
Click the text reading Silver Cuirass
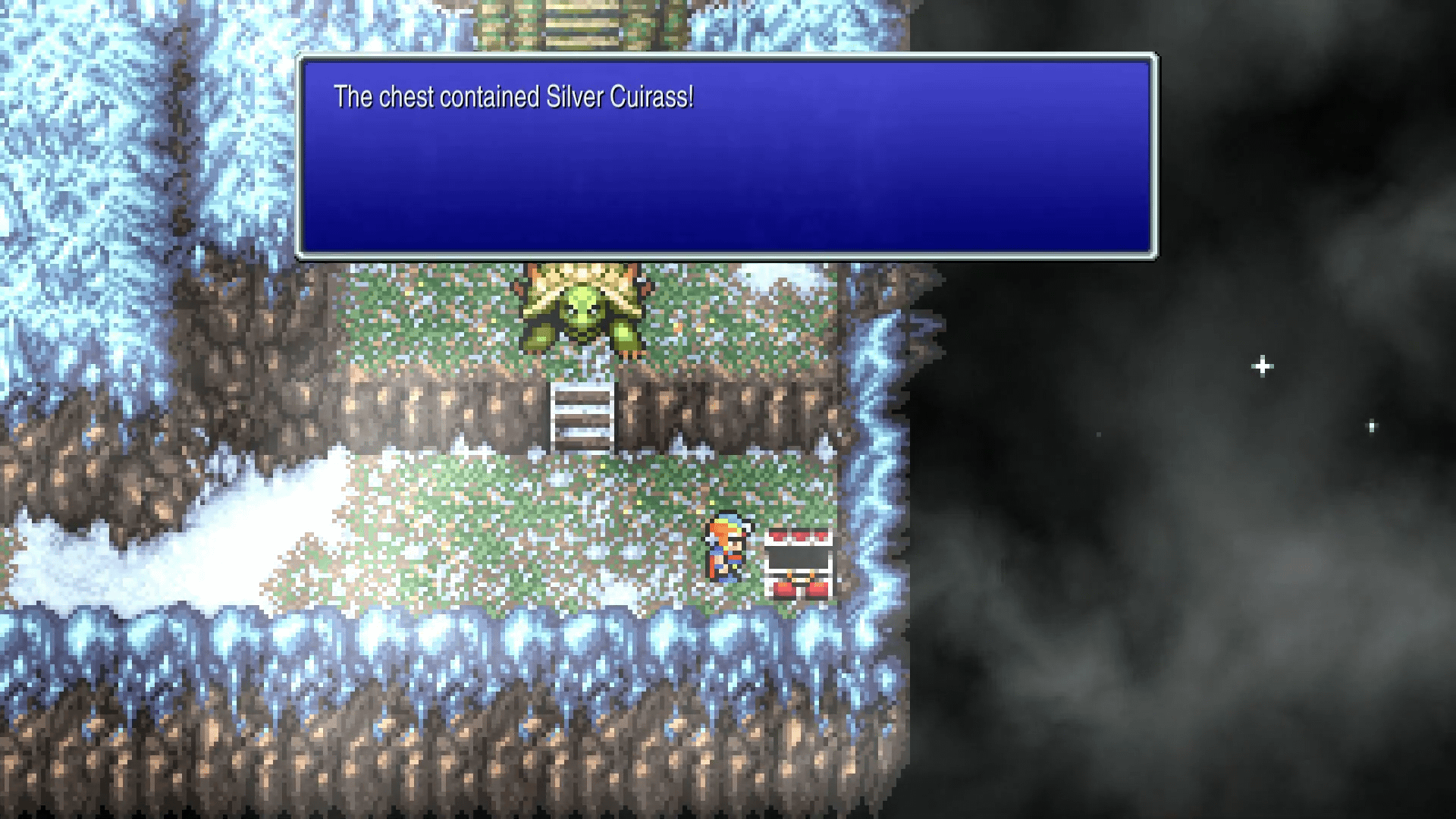pyautogui.click(x=619, y=96)
